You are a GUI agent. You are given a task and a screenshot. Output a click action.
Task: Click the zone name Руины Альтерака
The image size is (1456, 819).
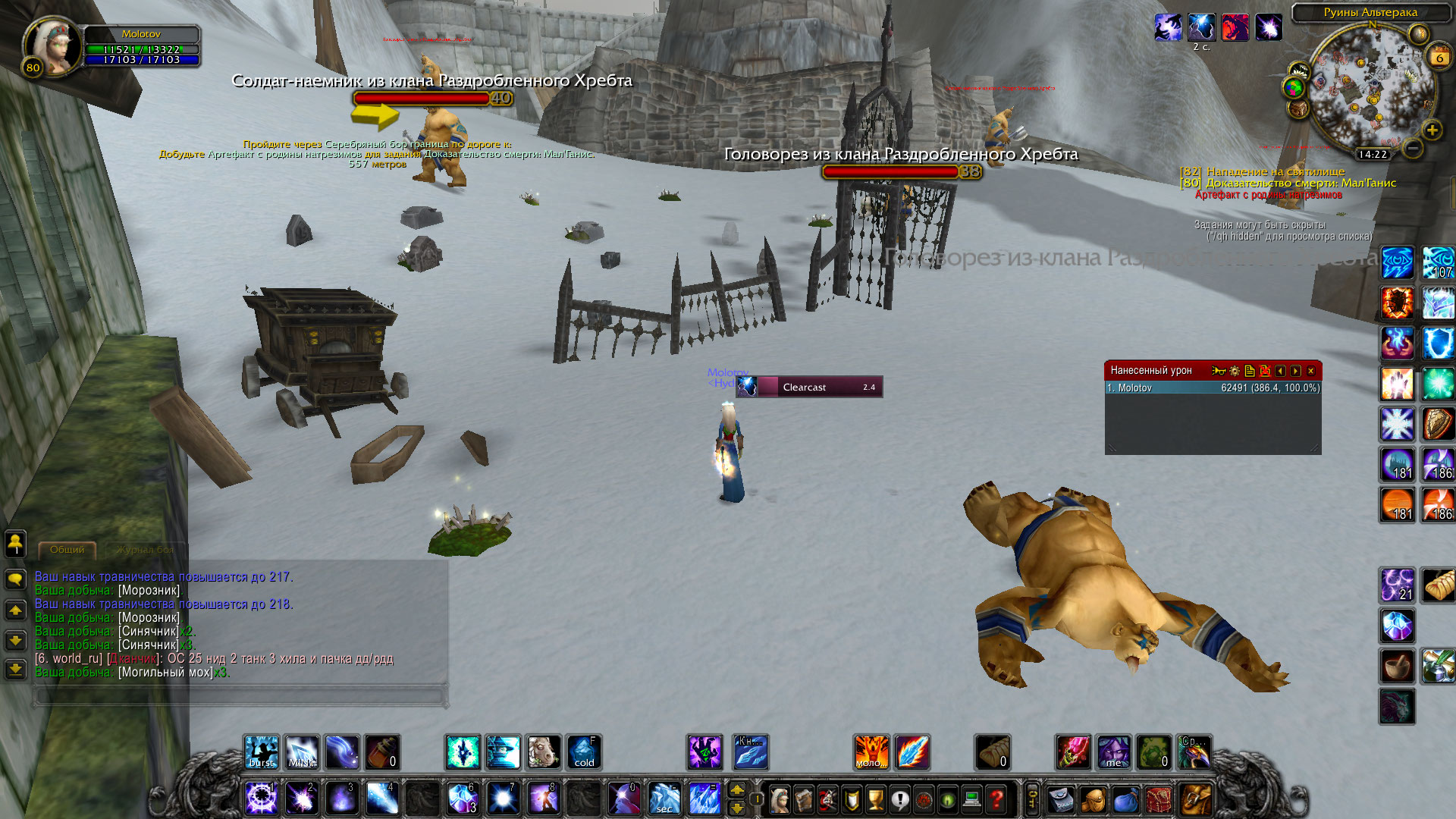(1370, 12)
